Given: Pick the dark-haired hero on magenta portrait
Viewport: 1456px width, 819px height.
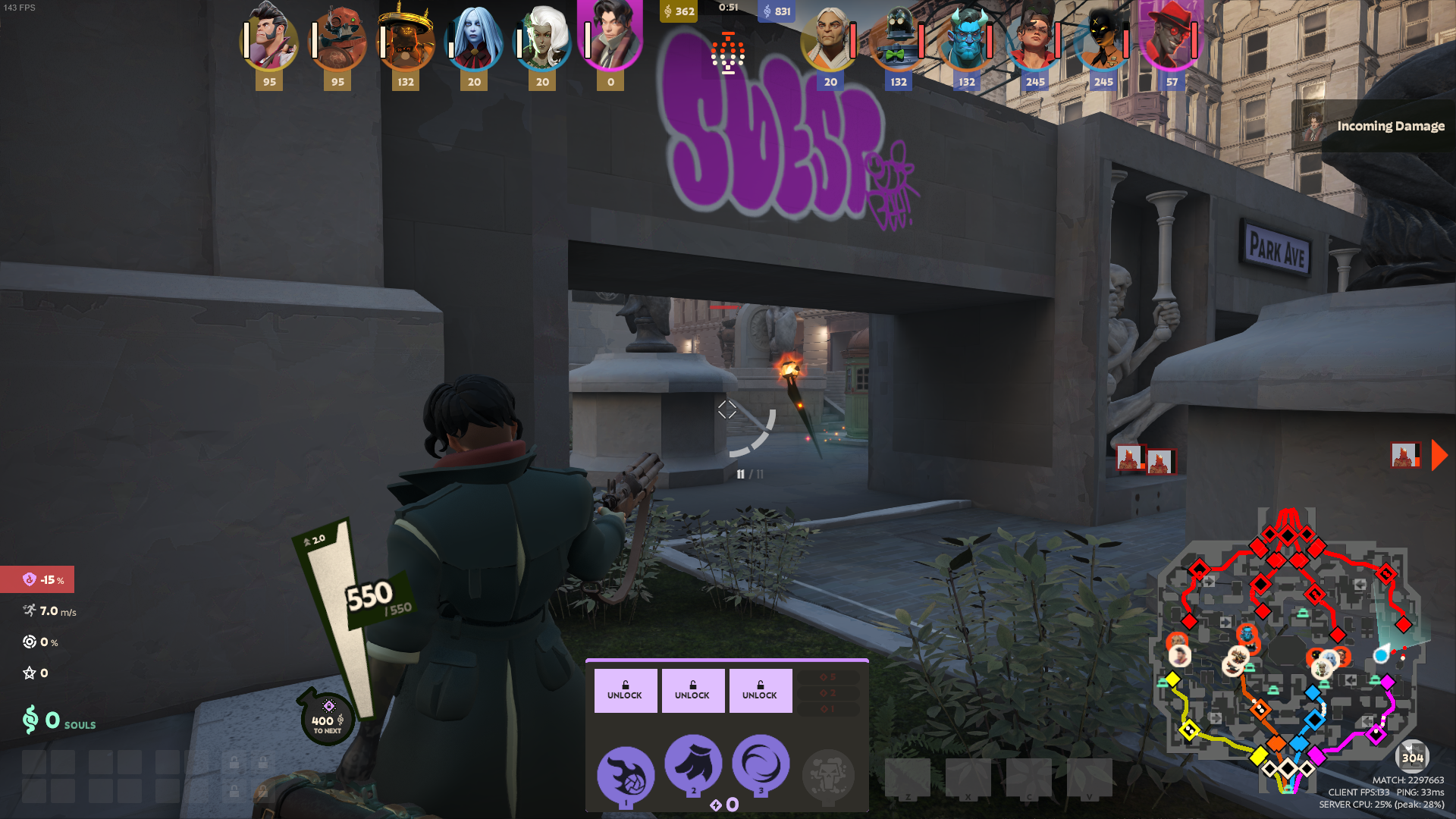Looking at the screenshot, I should point(610,34).
